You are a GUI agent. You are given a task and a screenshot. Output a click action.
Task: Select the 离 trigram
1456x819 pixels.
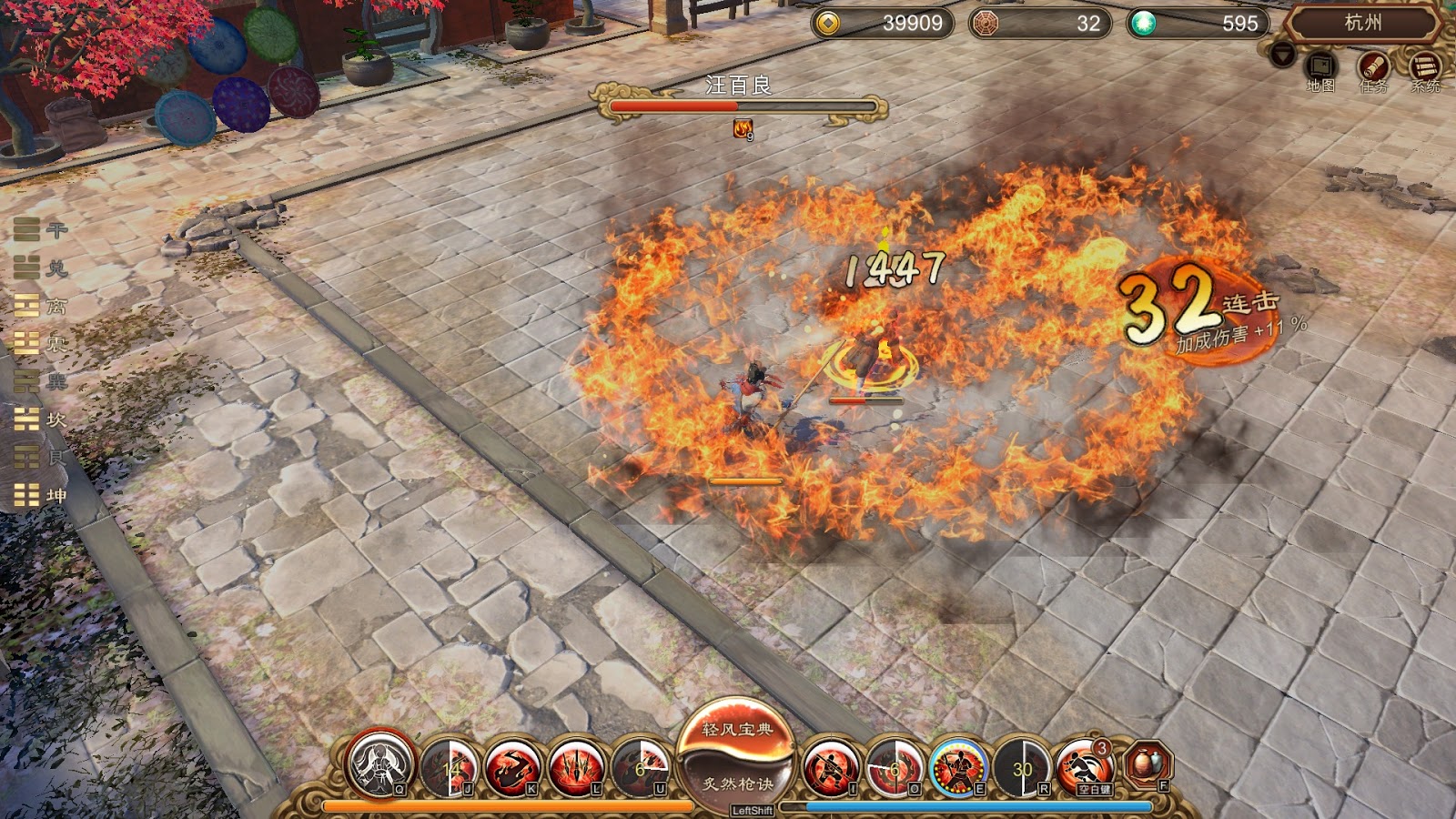point(40,307)
